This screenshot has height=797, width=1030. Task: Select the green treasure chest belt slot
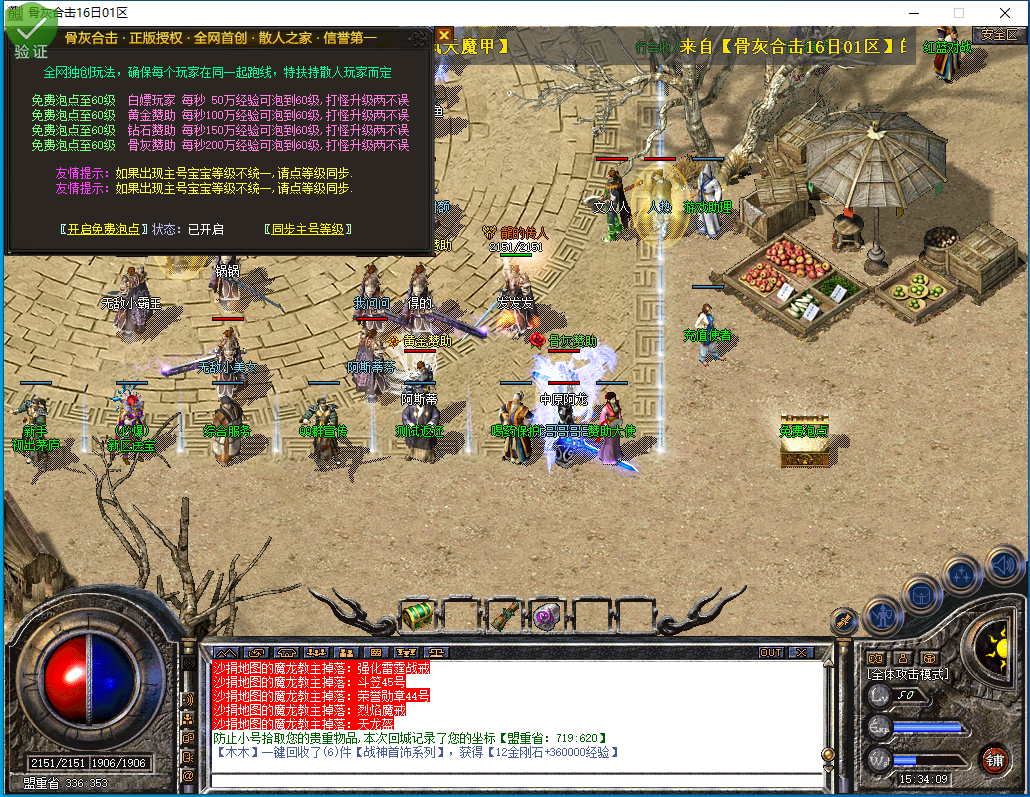coord(416,615)
